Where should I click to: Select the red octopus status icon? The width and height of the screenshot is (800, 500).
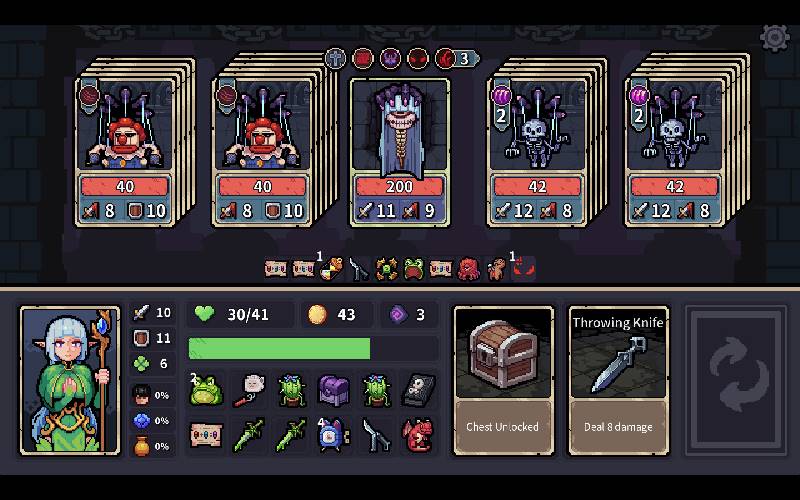[x=468, y=268]
